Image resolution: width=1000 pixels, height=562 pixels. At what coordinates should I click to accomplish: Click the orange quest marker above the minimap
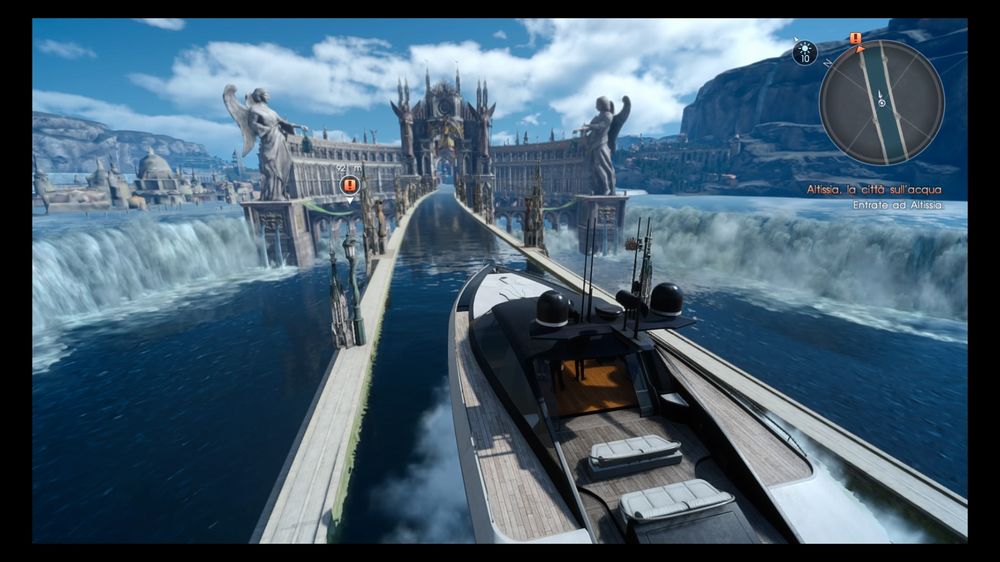pyautogui.click(x=855, y=39)
